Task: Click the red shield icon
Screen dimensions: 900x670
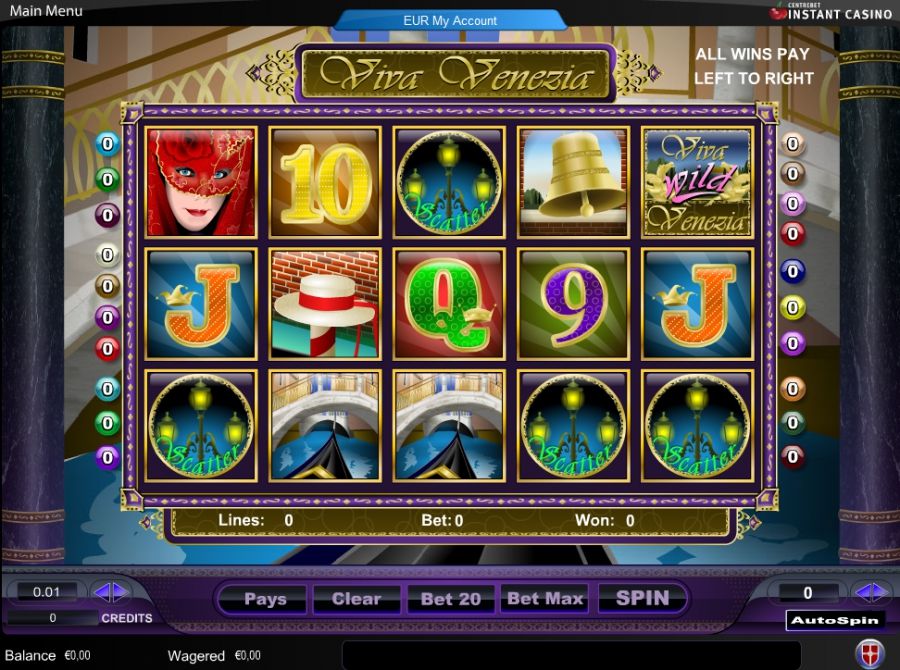Action: pyautogui.click(x=870, y=653)
